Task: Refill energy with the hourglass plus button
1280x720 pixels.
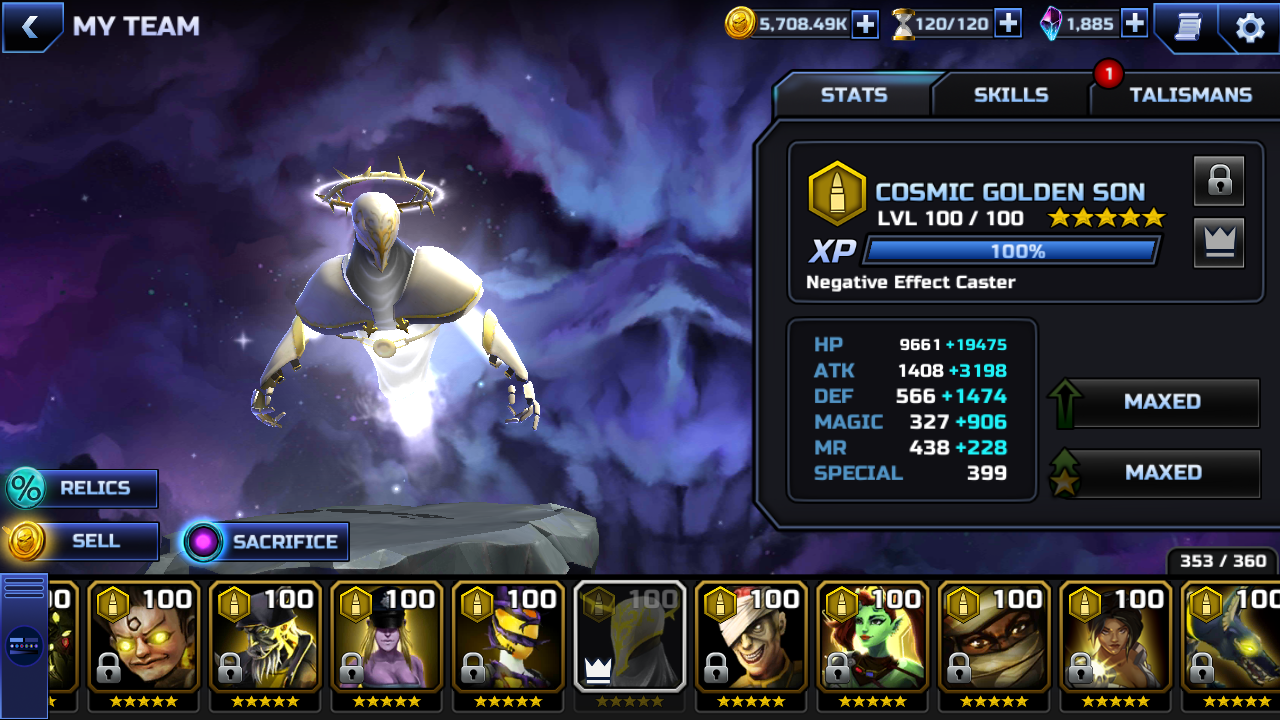Action: (x=1008, y=24)
